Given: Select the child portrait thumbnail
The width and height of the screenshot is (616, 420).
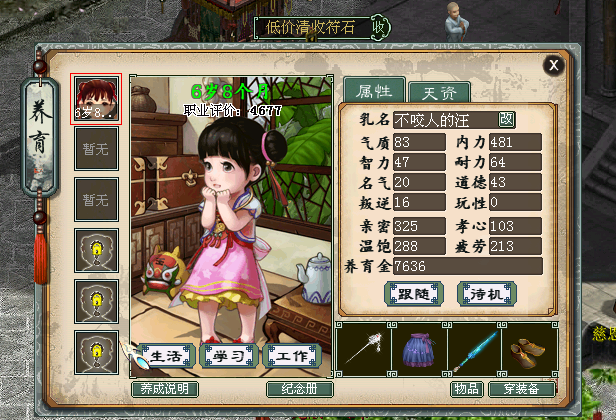Looking at the screenshot, I should click(x=96, y=99).
